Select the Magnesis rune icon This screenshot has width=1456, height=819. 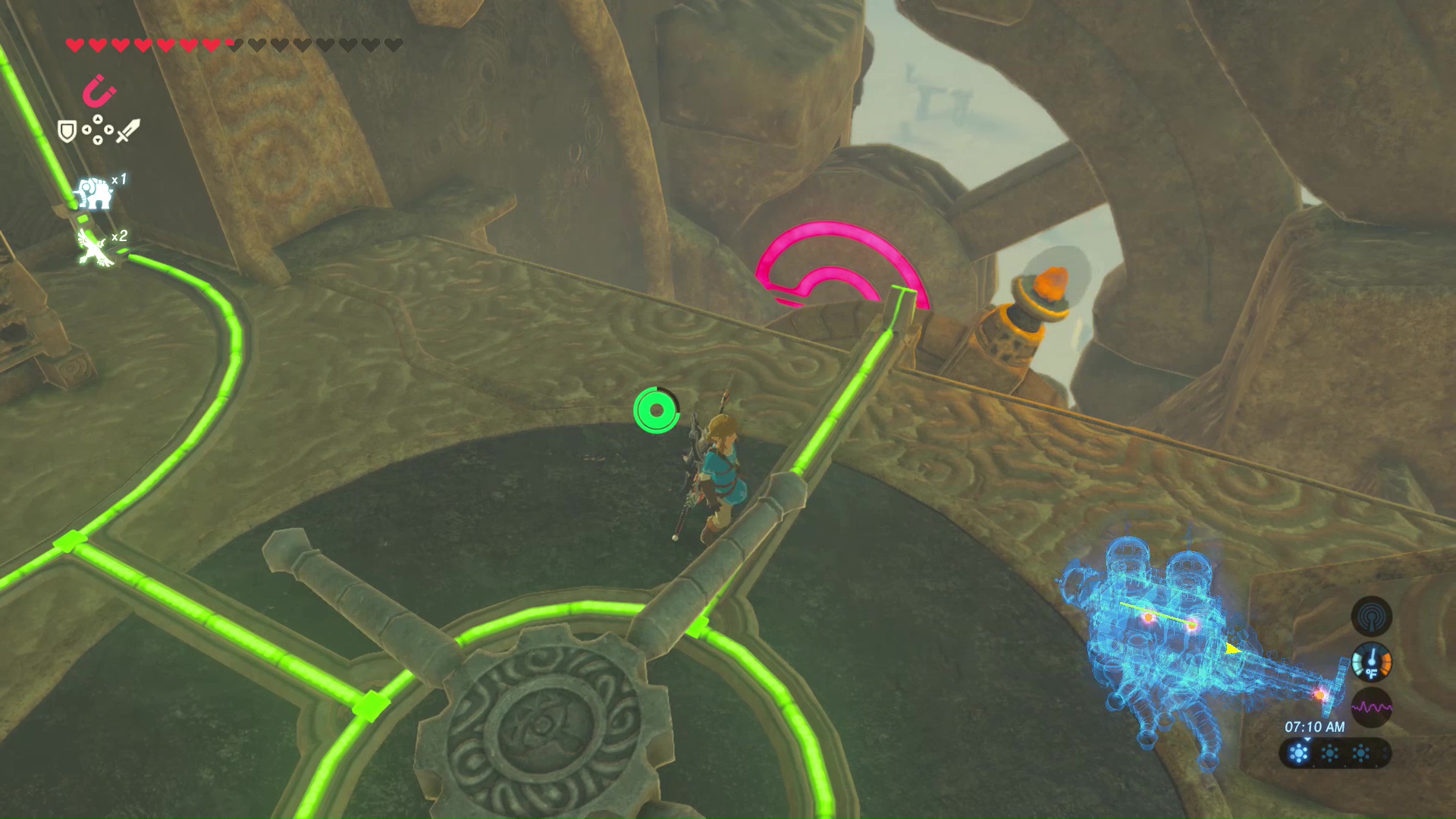[x=99, y=92]
